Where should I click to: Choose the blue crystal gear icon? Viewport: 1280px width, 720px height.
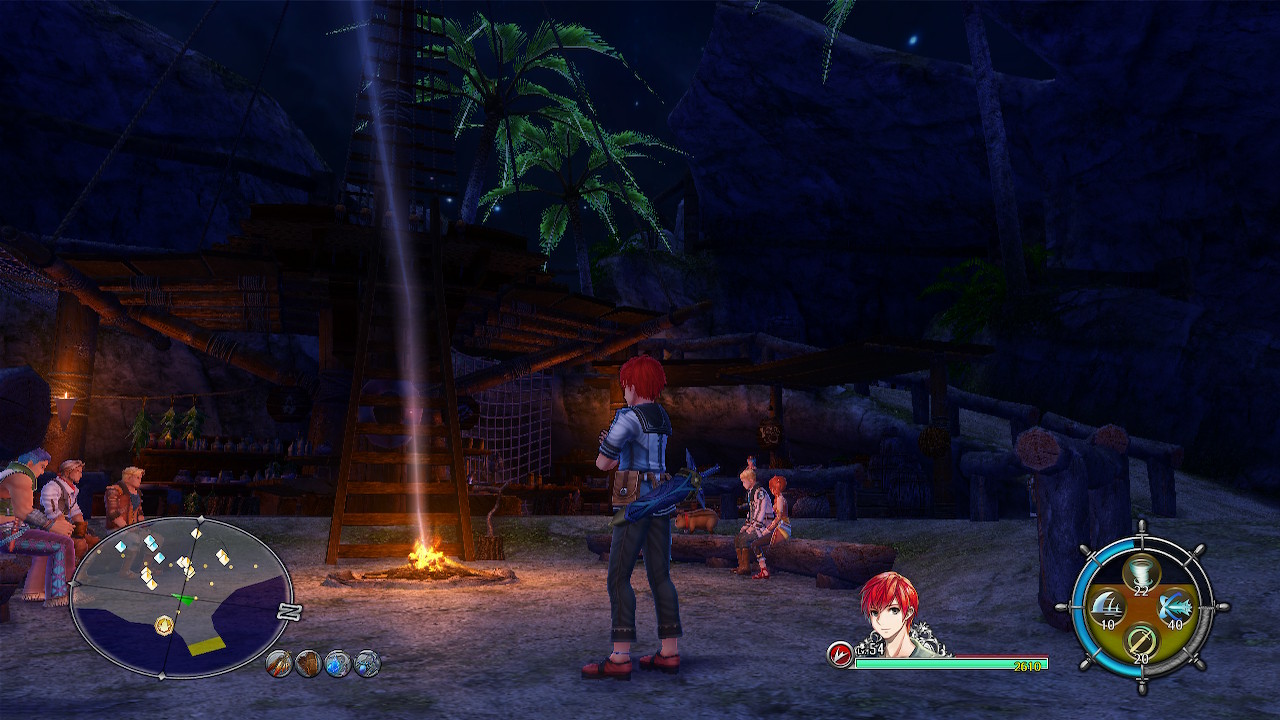click(338, 663)
